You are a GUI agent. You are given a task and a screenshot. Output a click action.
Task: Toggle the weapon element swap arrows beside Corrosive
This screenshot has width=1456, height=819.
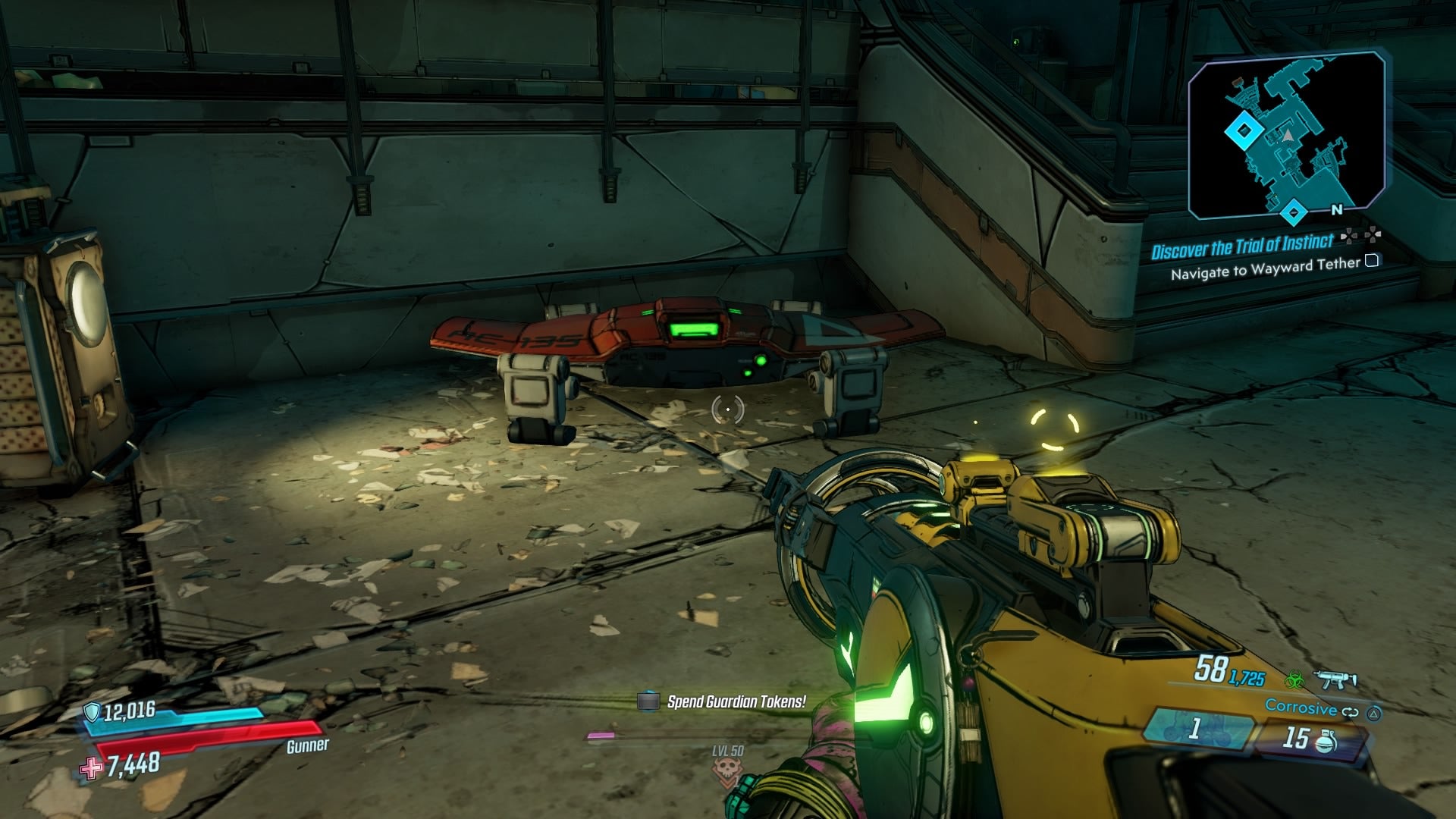click(x=1351, y=711)
